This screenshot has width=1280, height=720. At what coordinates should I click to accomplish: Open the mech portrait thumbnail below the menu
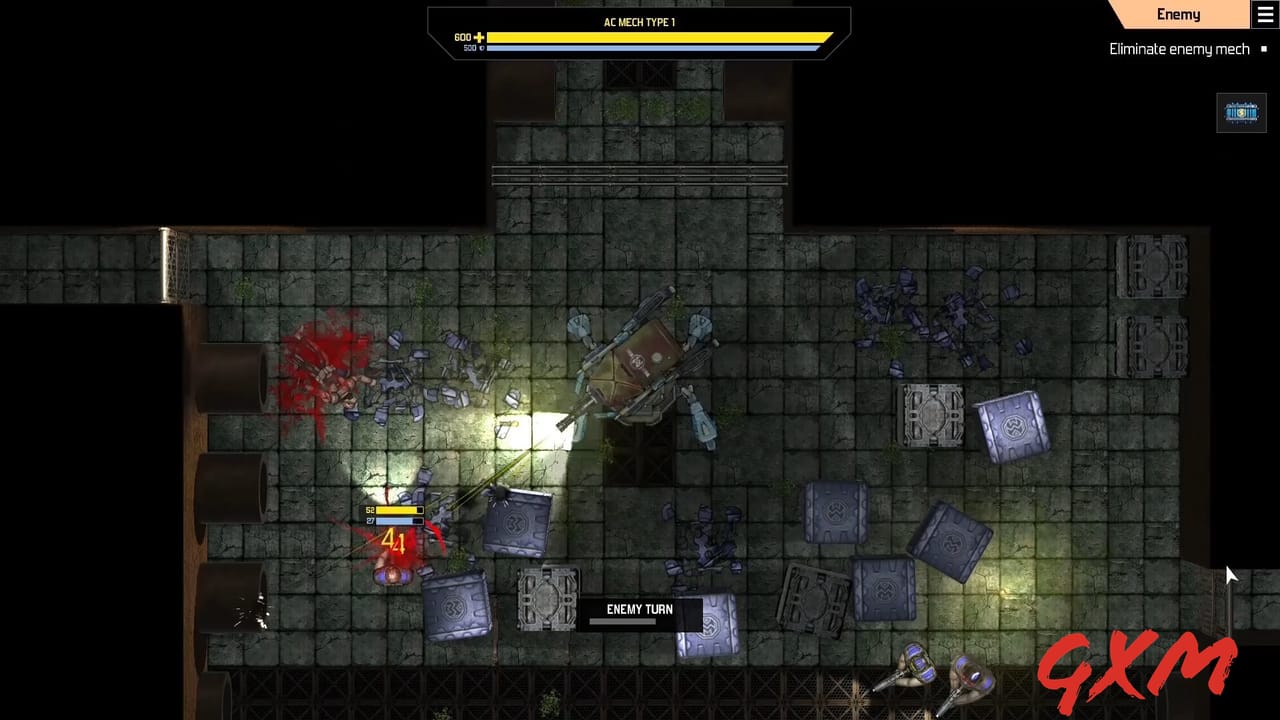tap(1241, 112)
